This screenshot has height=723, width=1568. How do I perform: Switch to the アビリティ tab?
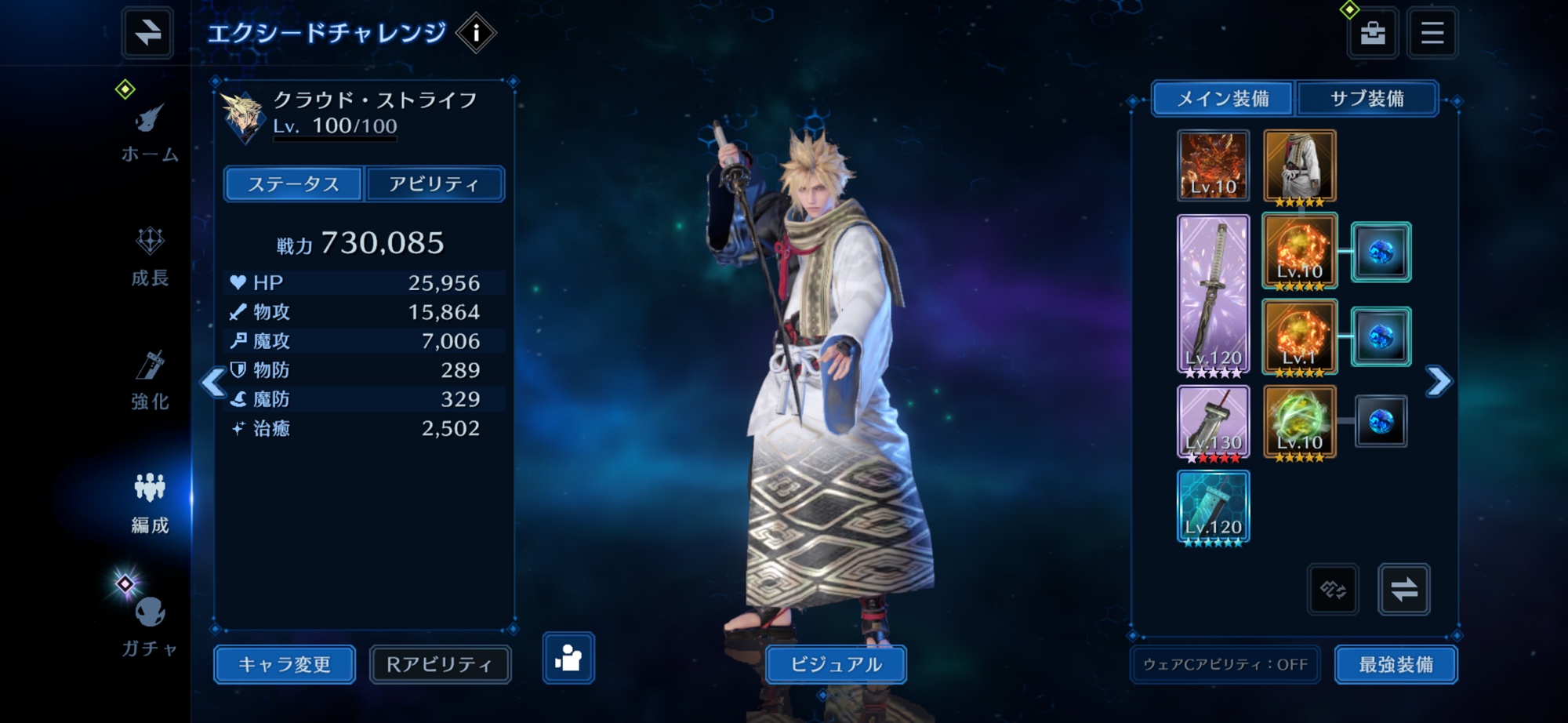click(x=434, y=184)
